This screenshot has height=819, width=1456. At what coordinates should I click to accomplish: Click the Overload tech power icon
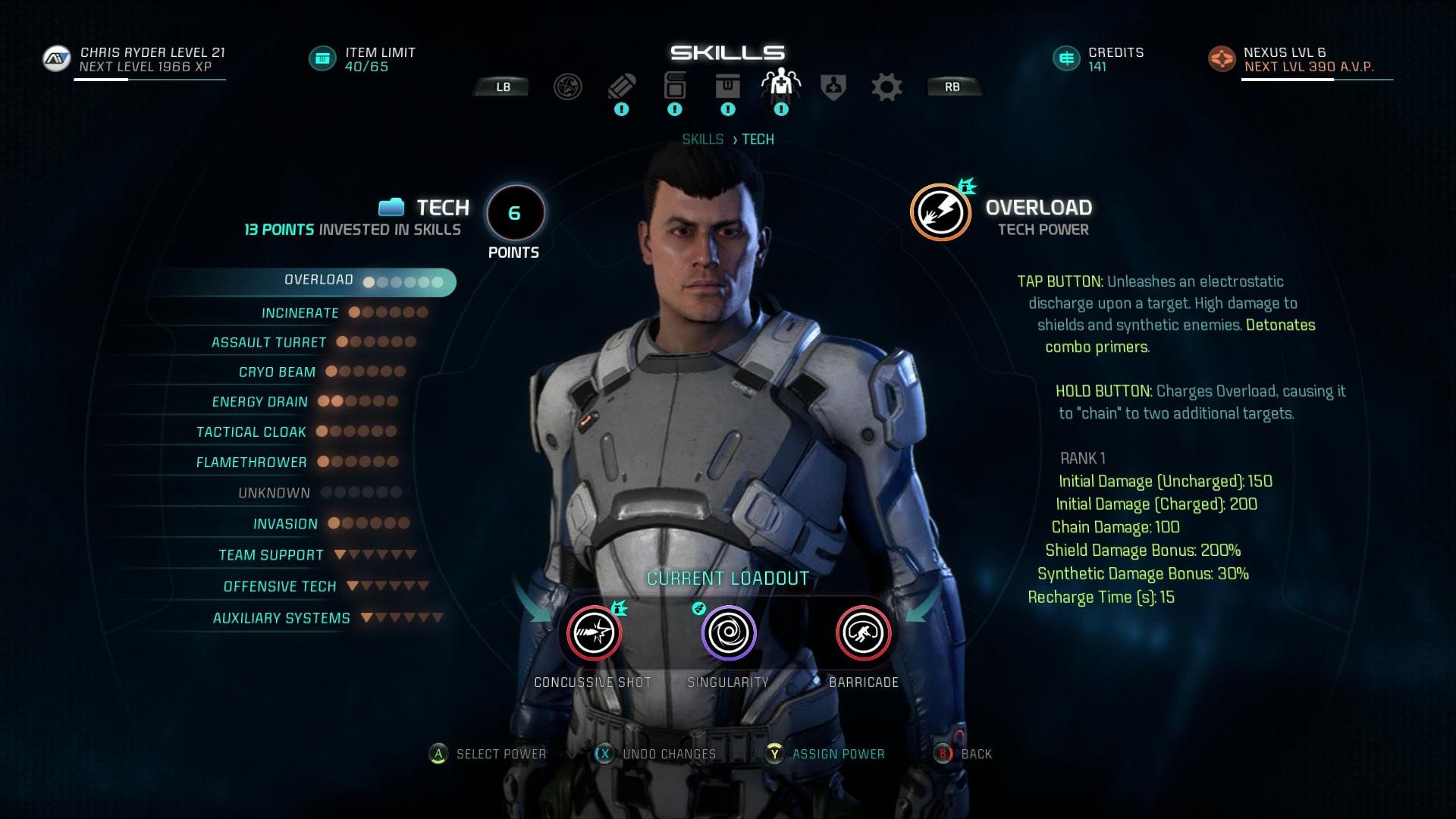click(940, 211)
